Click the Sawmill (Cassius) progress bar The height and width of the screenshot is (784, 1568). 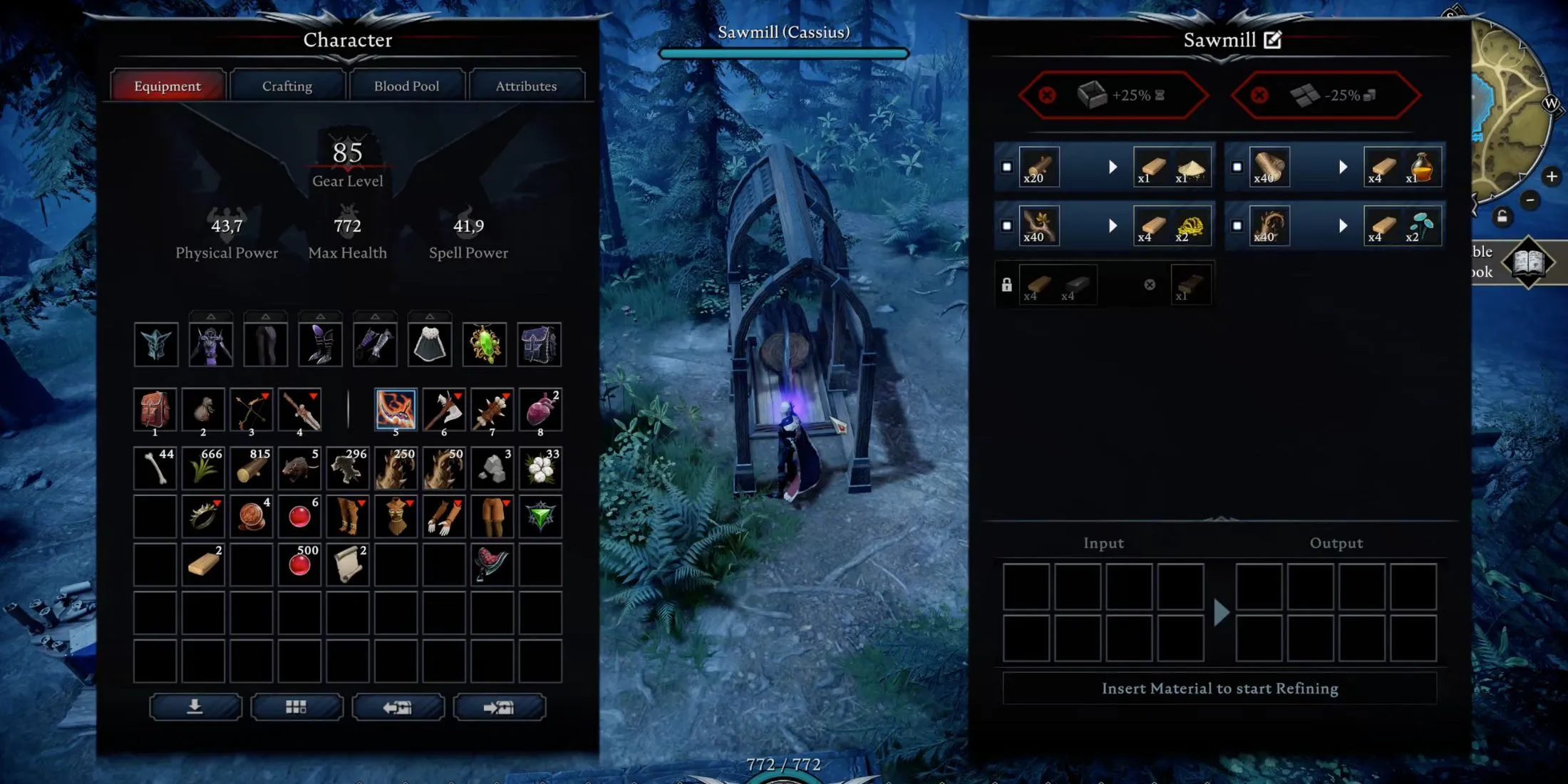click(784, 53)
